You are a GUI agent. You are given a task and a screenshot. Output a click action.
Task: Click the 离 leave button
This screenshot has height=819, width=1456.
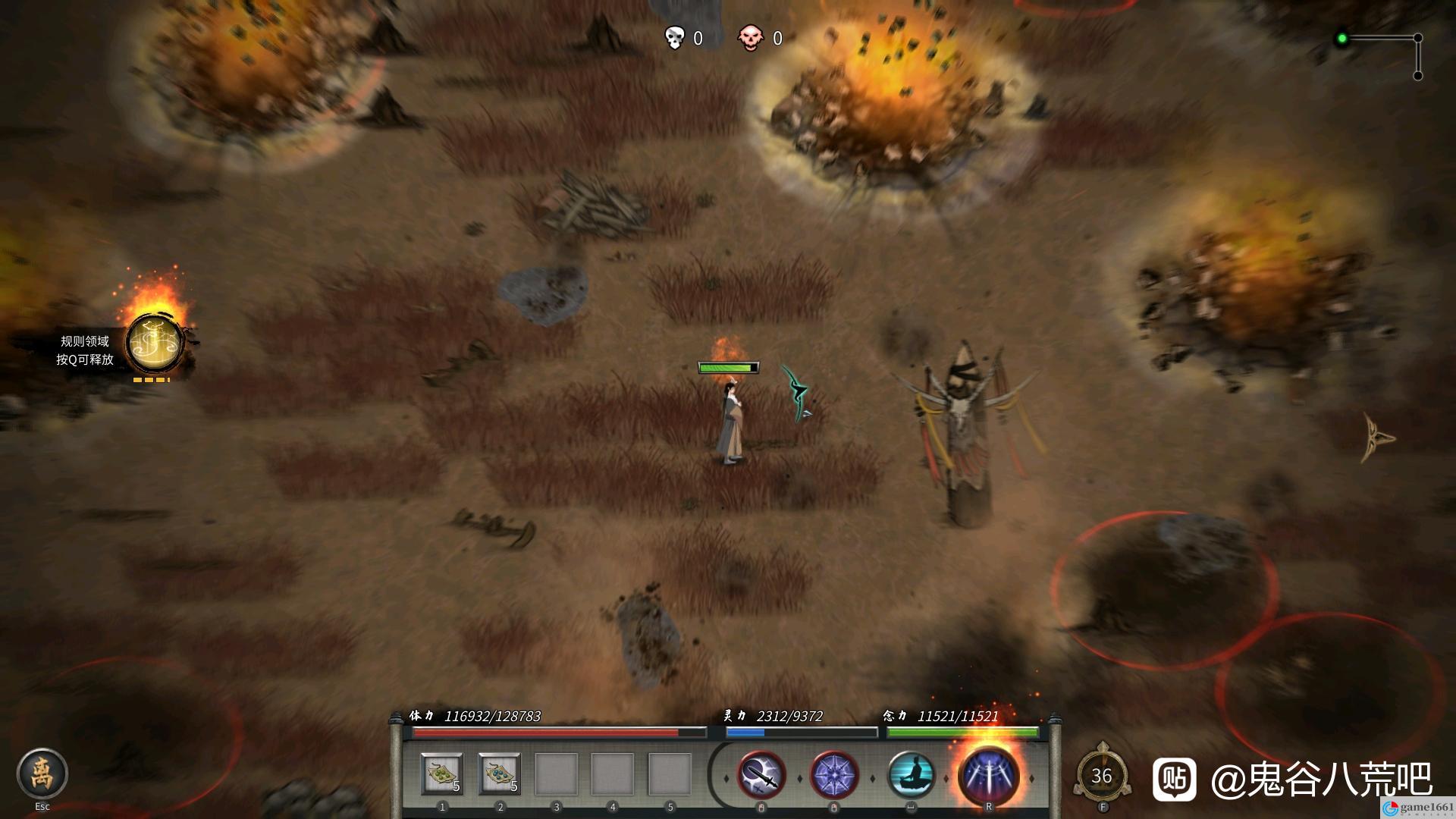click(42, 774)
